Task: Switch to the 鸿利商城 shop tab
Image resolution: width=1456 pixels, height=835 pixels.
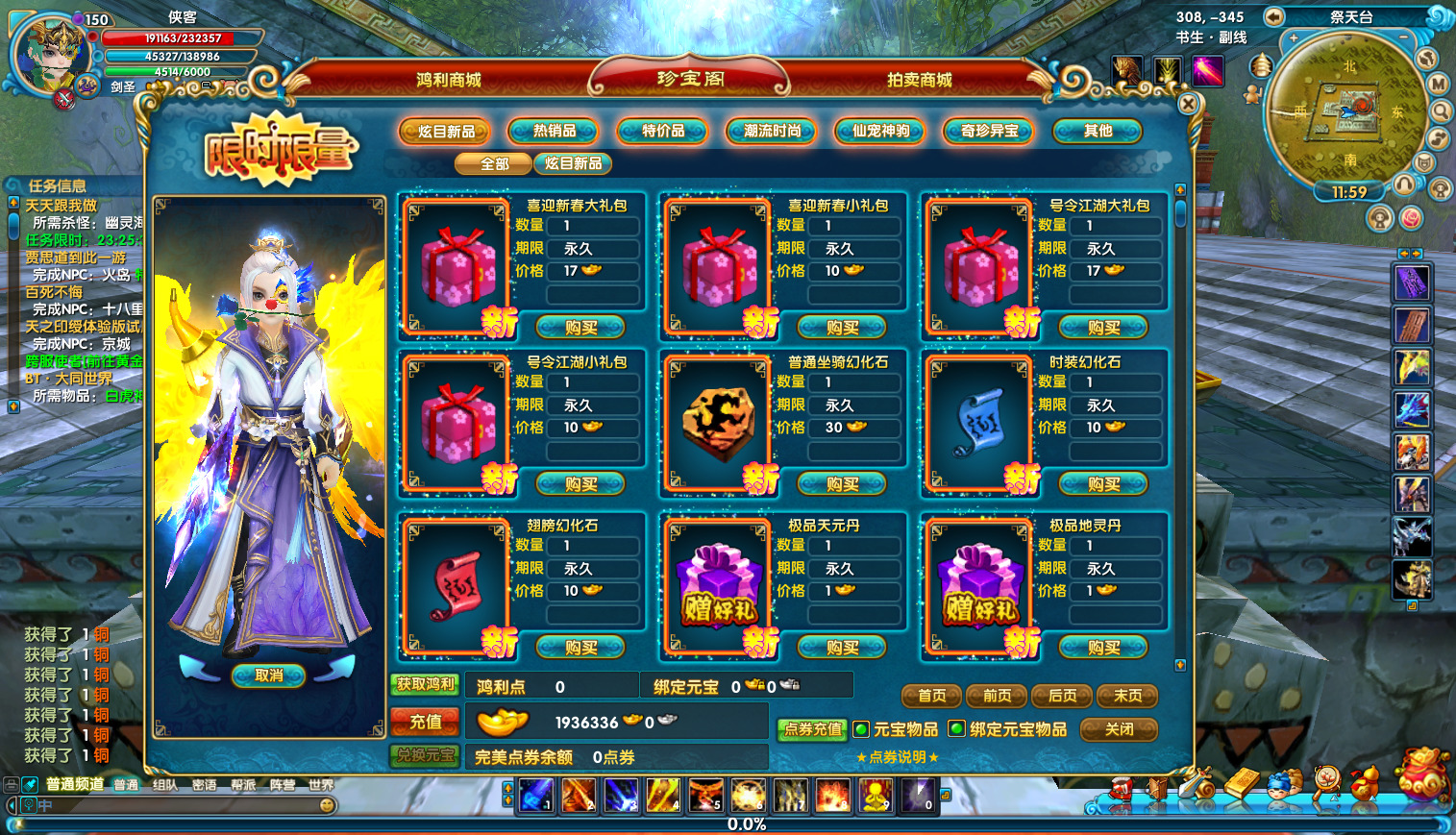Action: (x=448, y=80)
